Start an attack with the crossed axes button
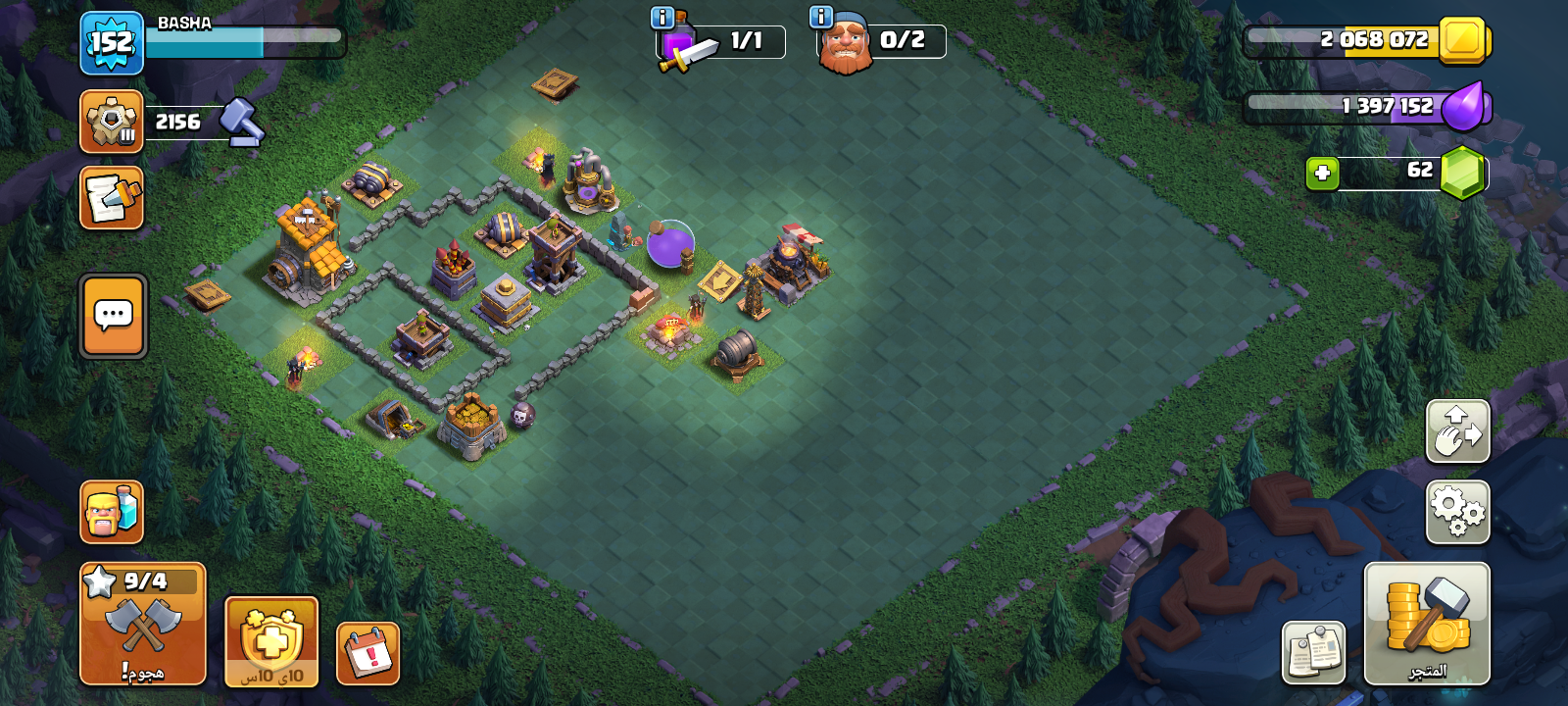The width and height of the screenshot is (1568, 706). tap(143, 624)
